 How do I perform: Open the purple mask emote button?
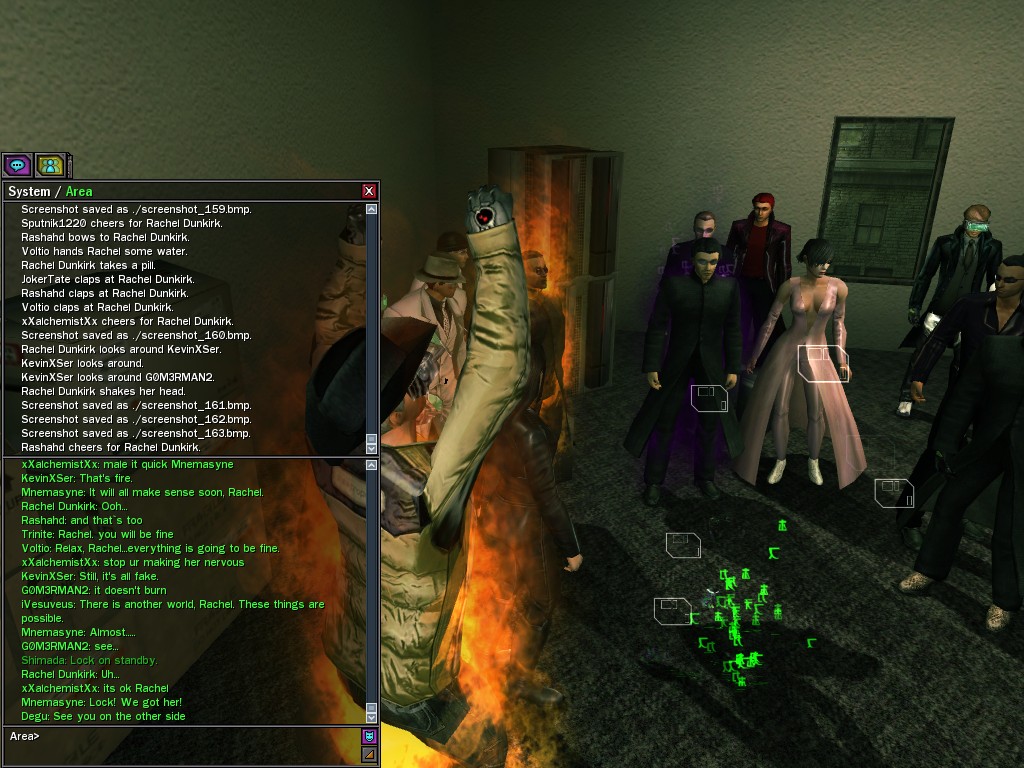369,737
